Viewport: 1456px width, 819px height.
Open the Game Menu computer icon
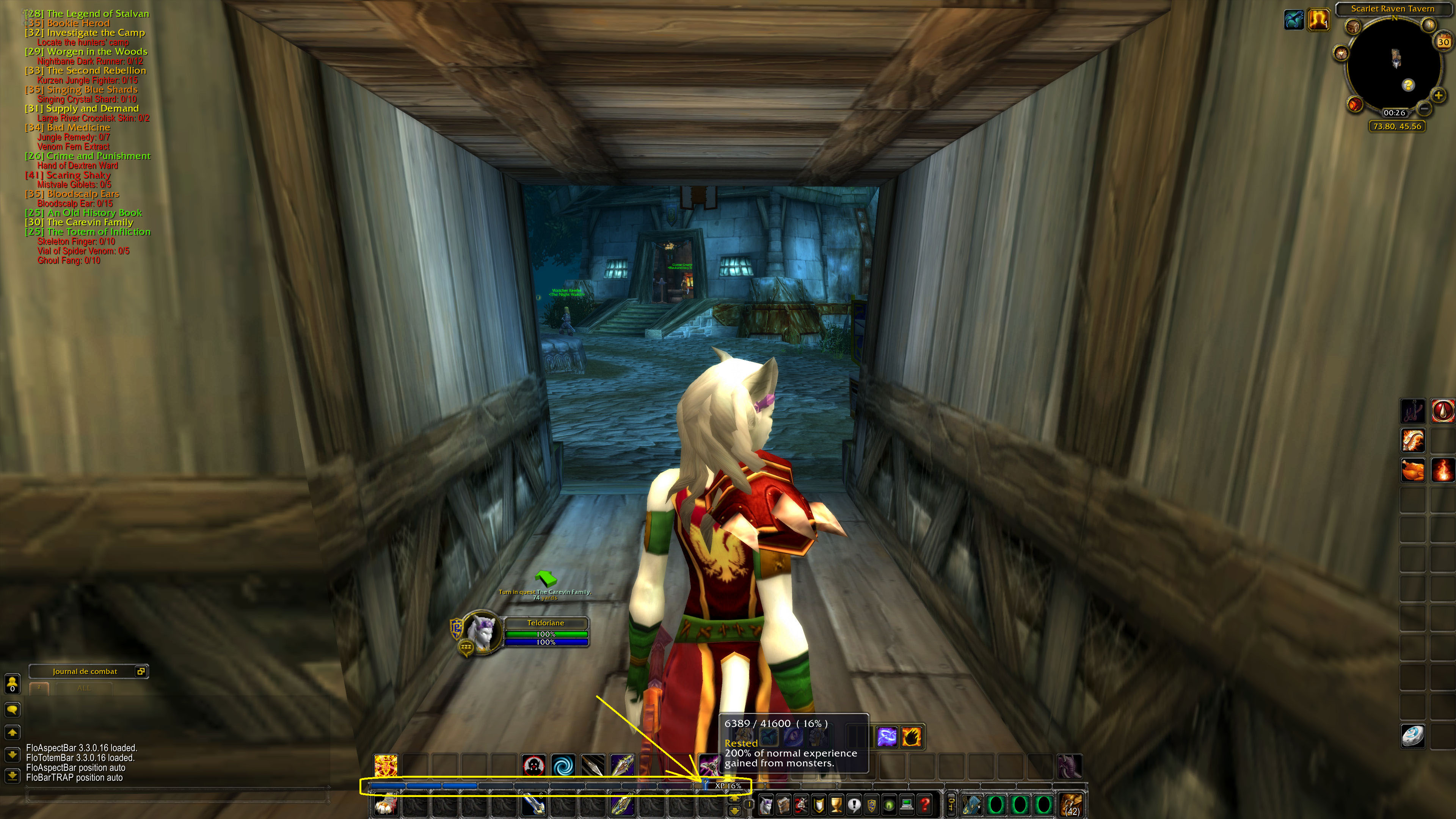pos(907,805)
